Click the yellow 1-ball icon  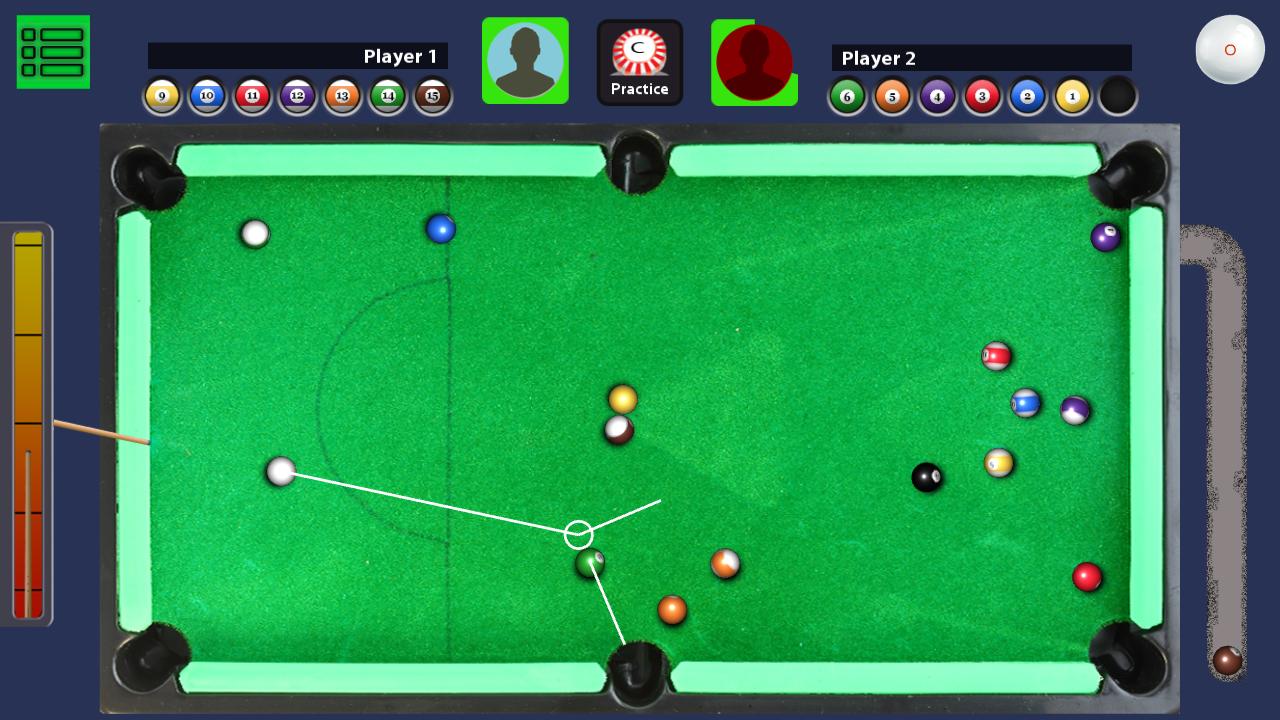[1072, 95]
